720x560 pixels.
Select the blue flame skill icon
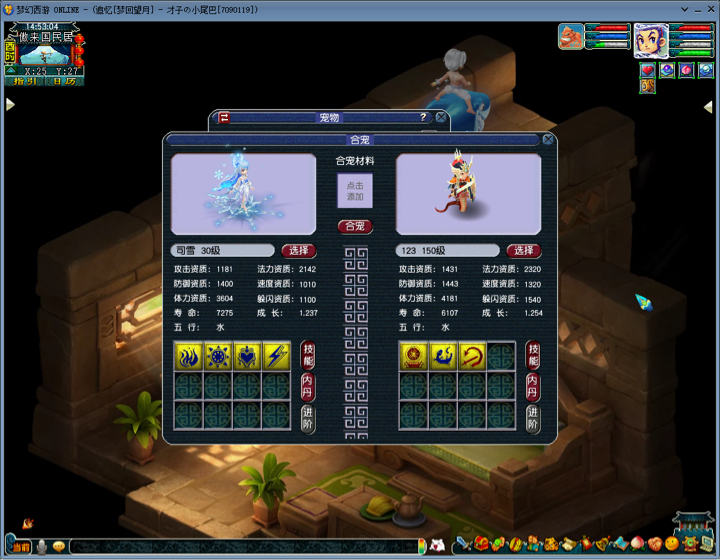pyautogui.click(x=190, y=357)
